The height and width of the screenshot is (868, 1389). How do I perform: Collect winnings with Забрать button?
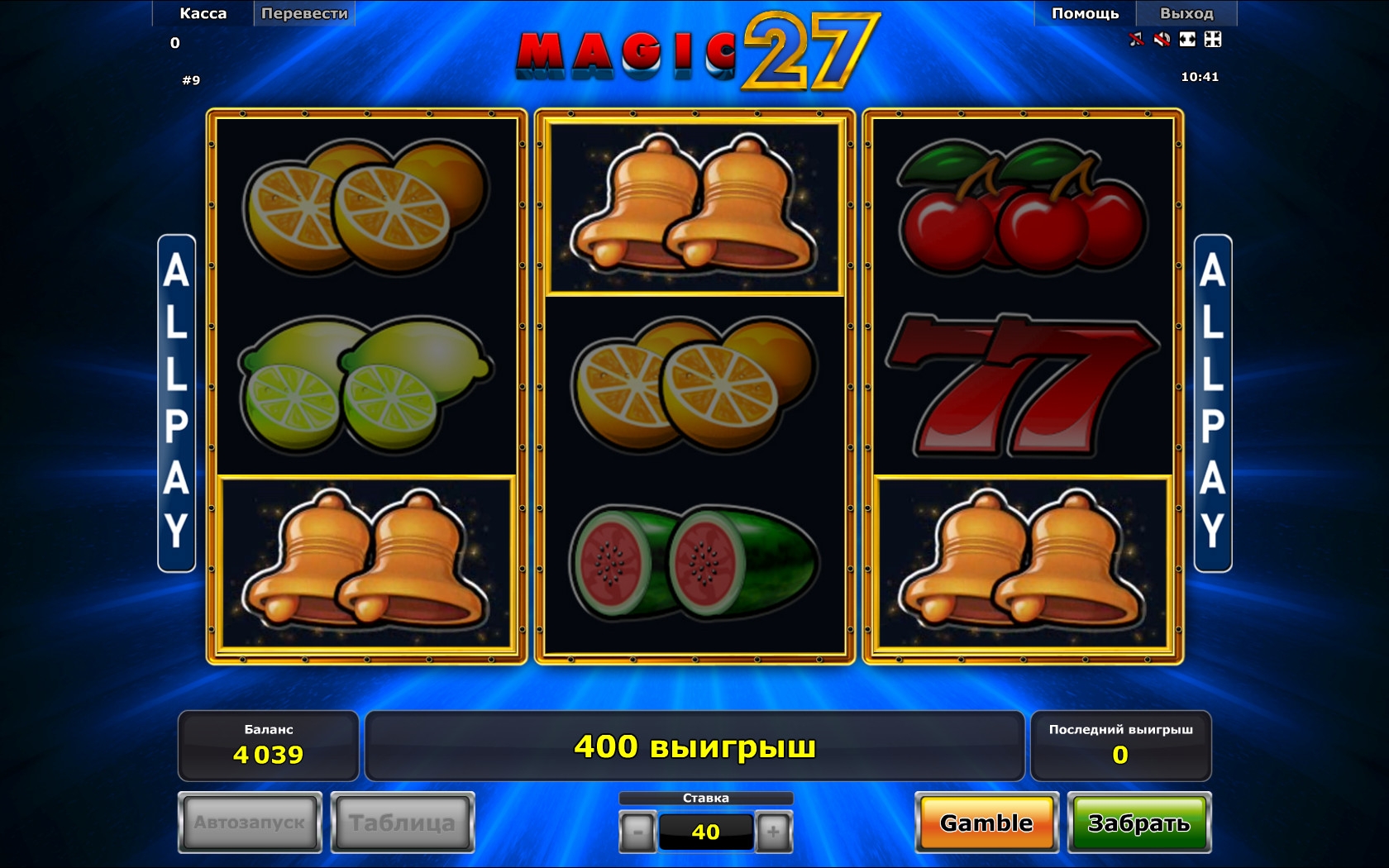pos(1138,823)
